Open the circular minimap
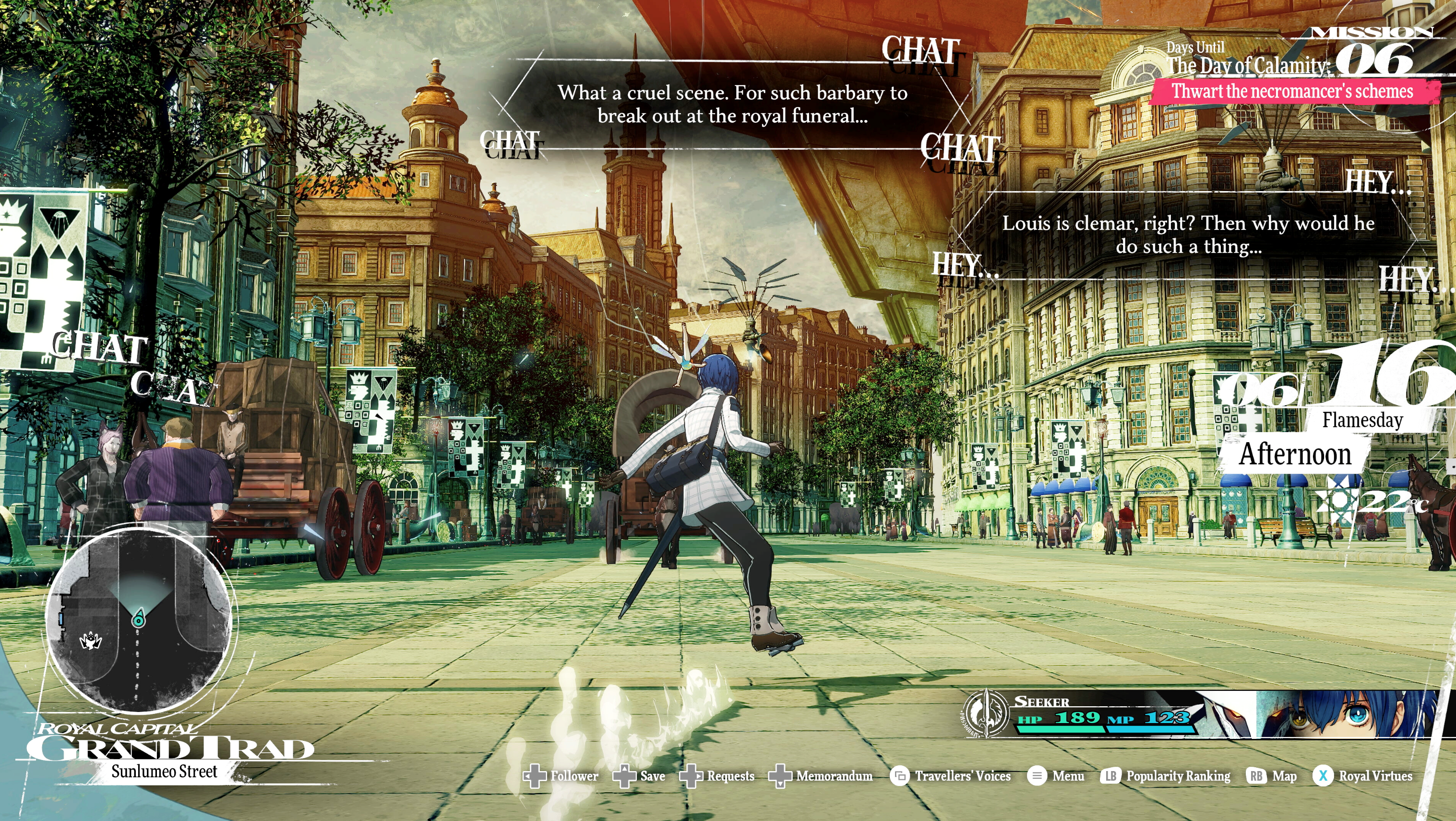The width and height of the screenshot is (1456, 821). pyautogui.click(x=139, y=620)
